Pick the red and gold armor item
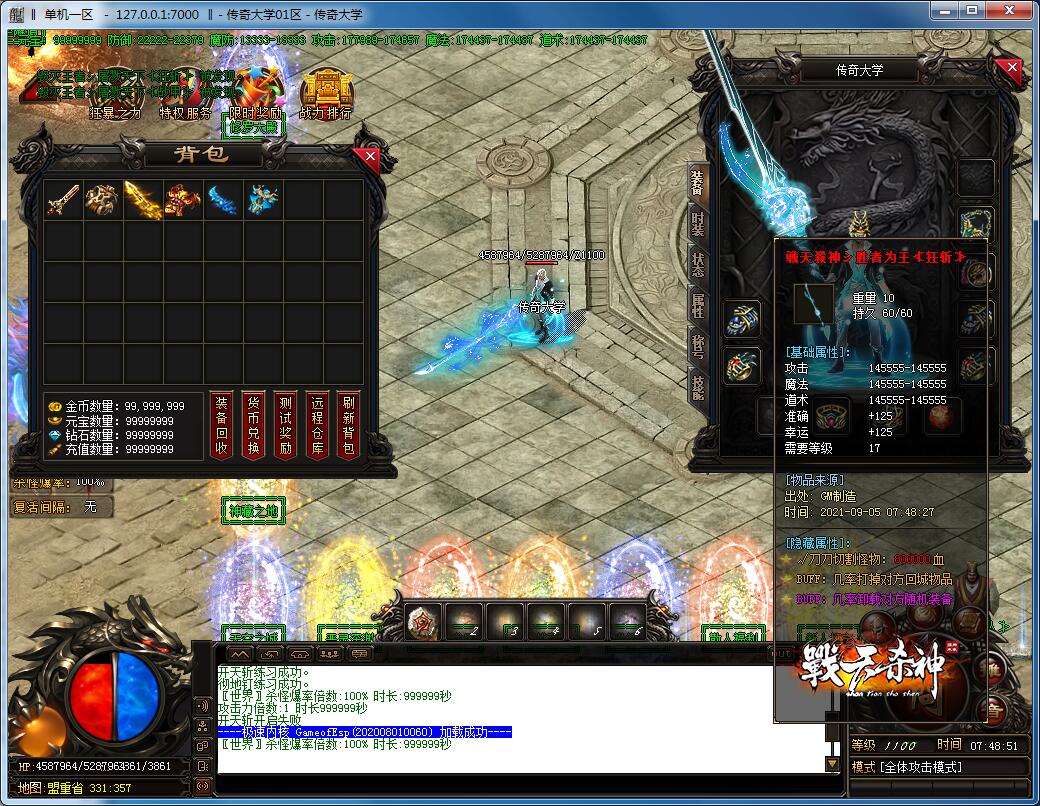The image size is (1040, 806). coord(184,200)
